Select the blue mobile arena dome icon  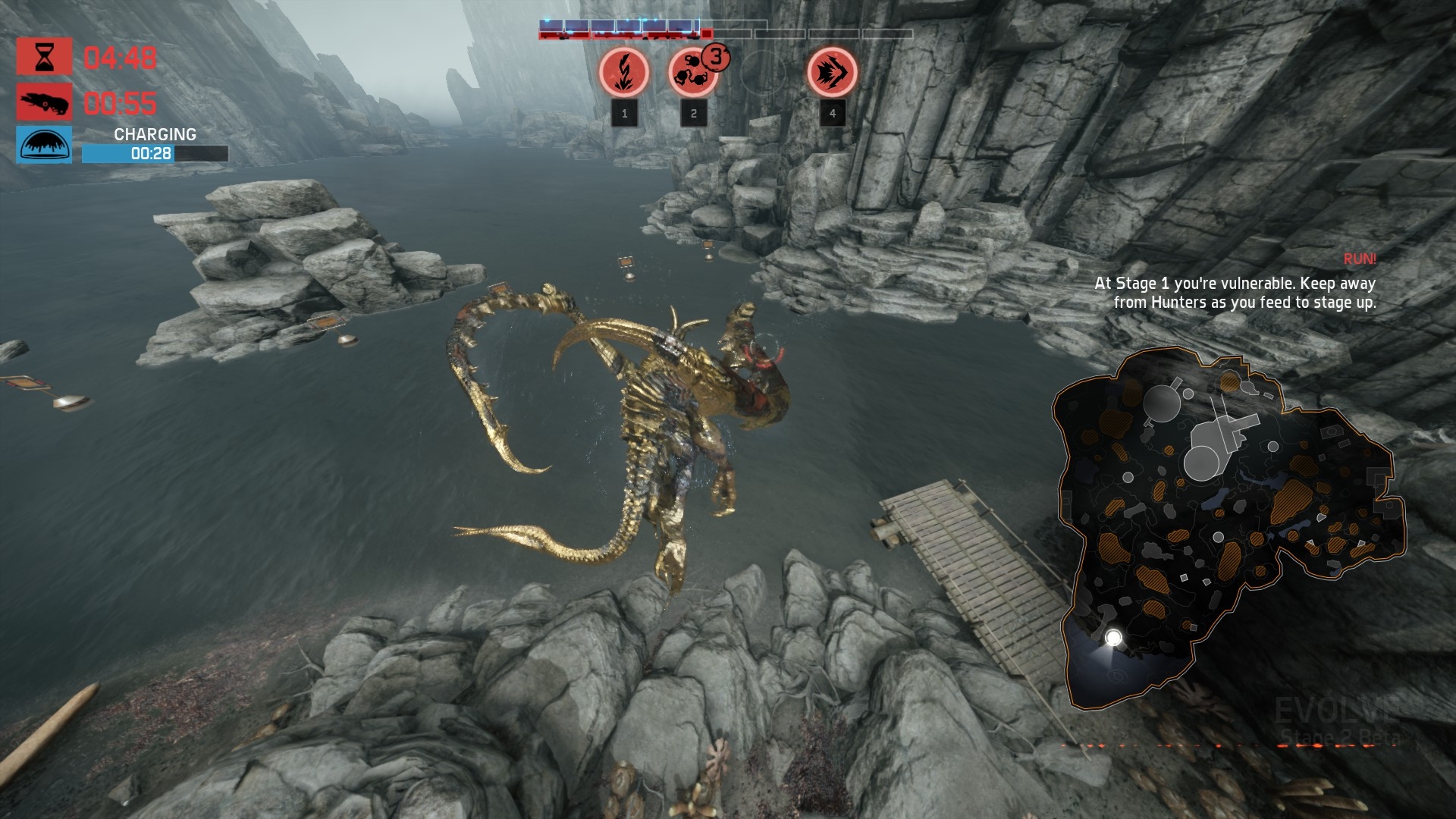pyautogui.click(x=45, y=146)
